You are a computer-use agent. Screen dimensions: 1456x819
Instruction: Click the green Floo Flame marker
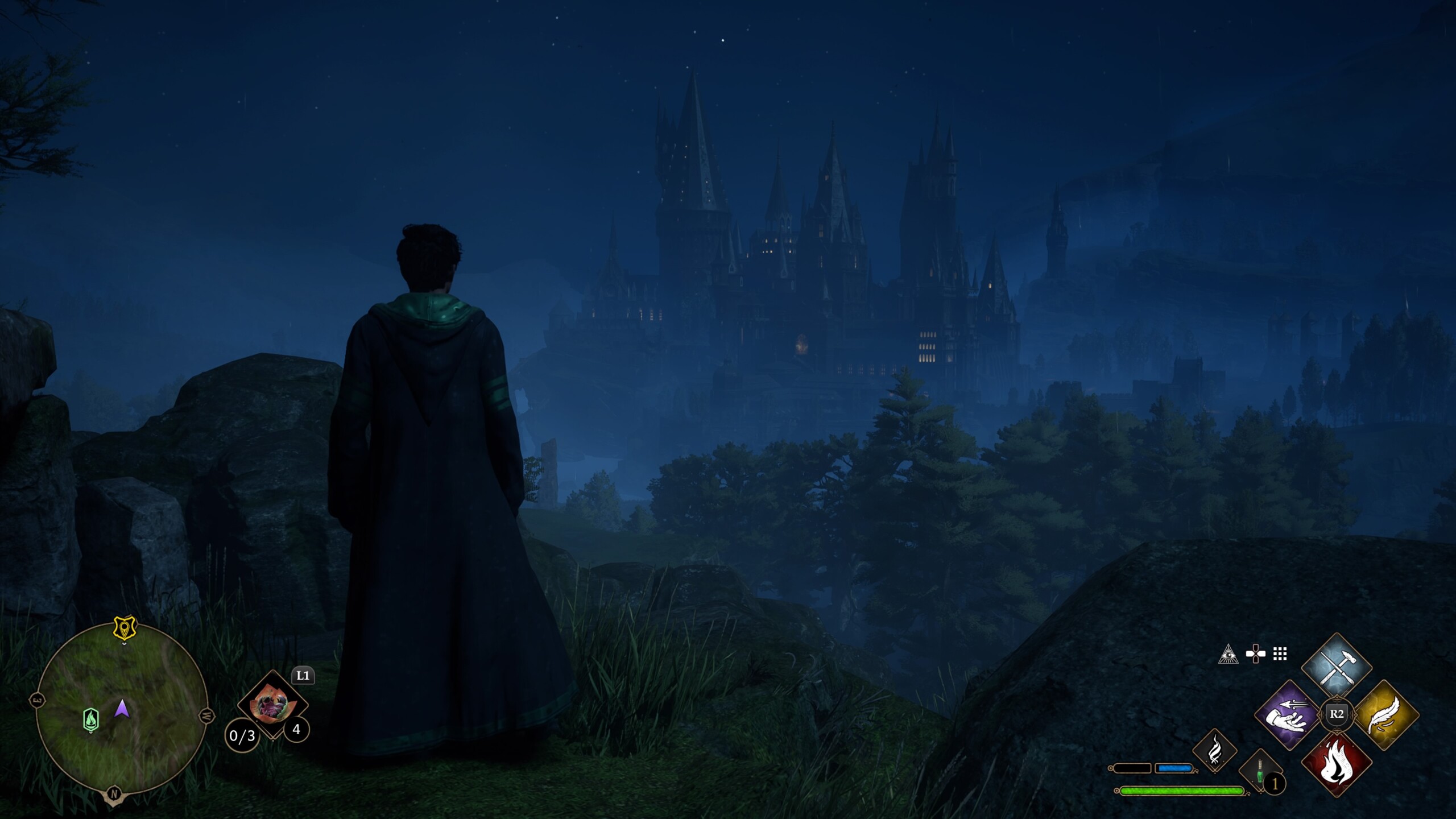click(x=91, y=719)
